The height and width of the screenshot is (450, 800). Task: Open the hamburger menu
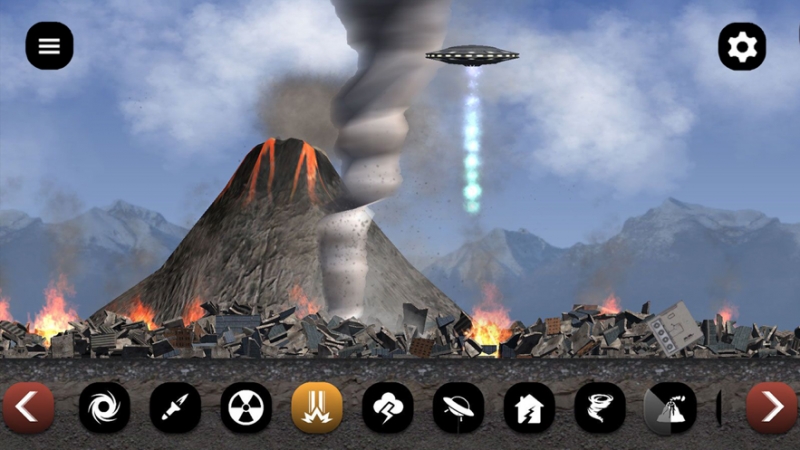coord(49,46)
